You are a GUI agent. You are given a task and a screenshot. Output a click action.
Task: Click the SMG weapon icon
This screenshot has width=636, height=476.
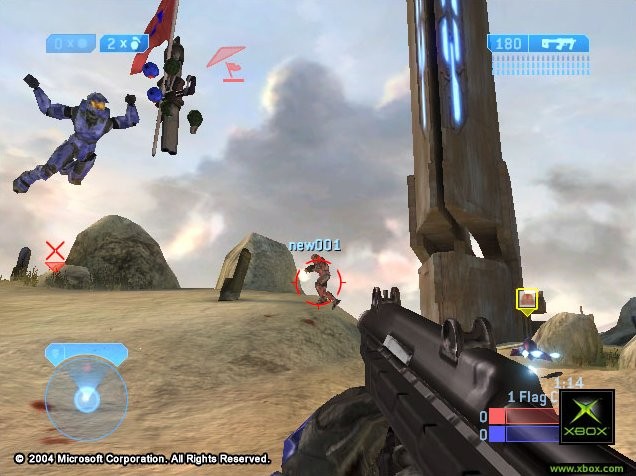562,44
